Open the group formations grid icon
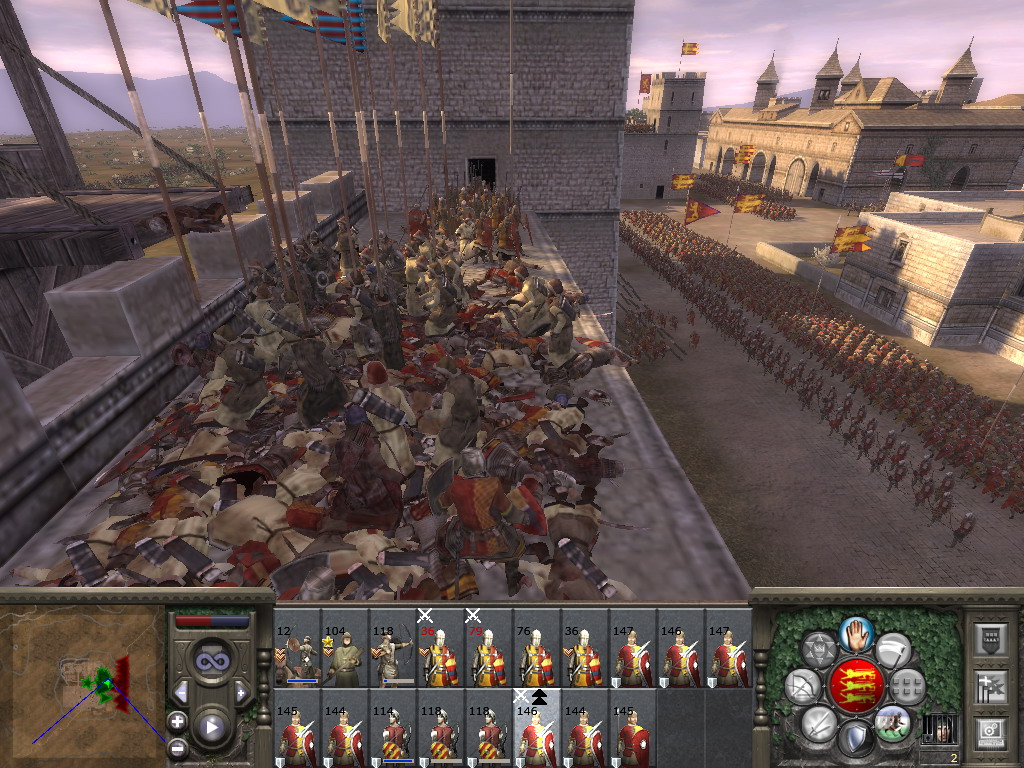Screen dimensions: 1024x768 (x=907, y=687)
